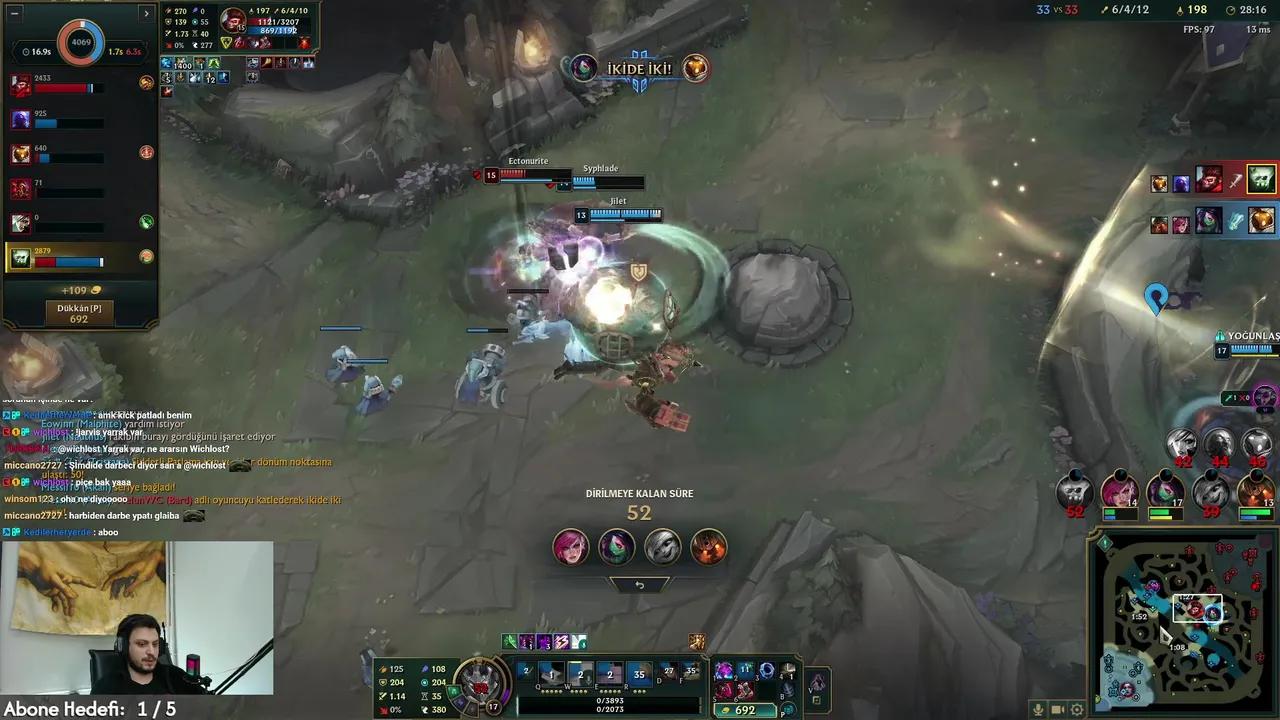Open settings via the gear icon near the minimap
Image resolution: width=1280 pixels, height=720 pixels.
pyautogui.click(x=1076, y=709)
